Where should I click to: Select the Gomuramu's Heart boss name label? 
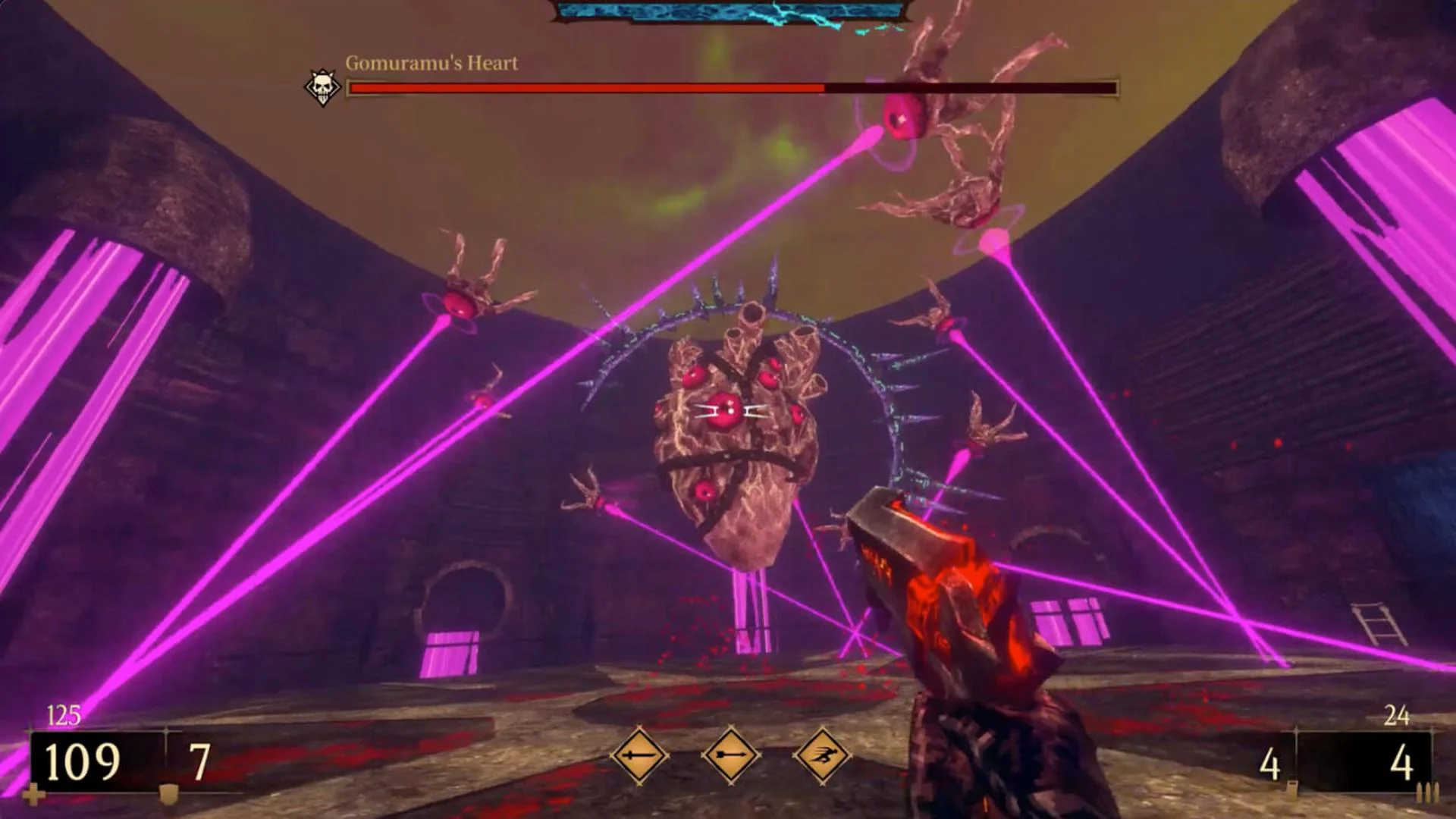tap(430, 64)
